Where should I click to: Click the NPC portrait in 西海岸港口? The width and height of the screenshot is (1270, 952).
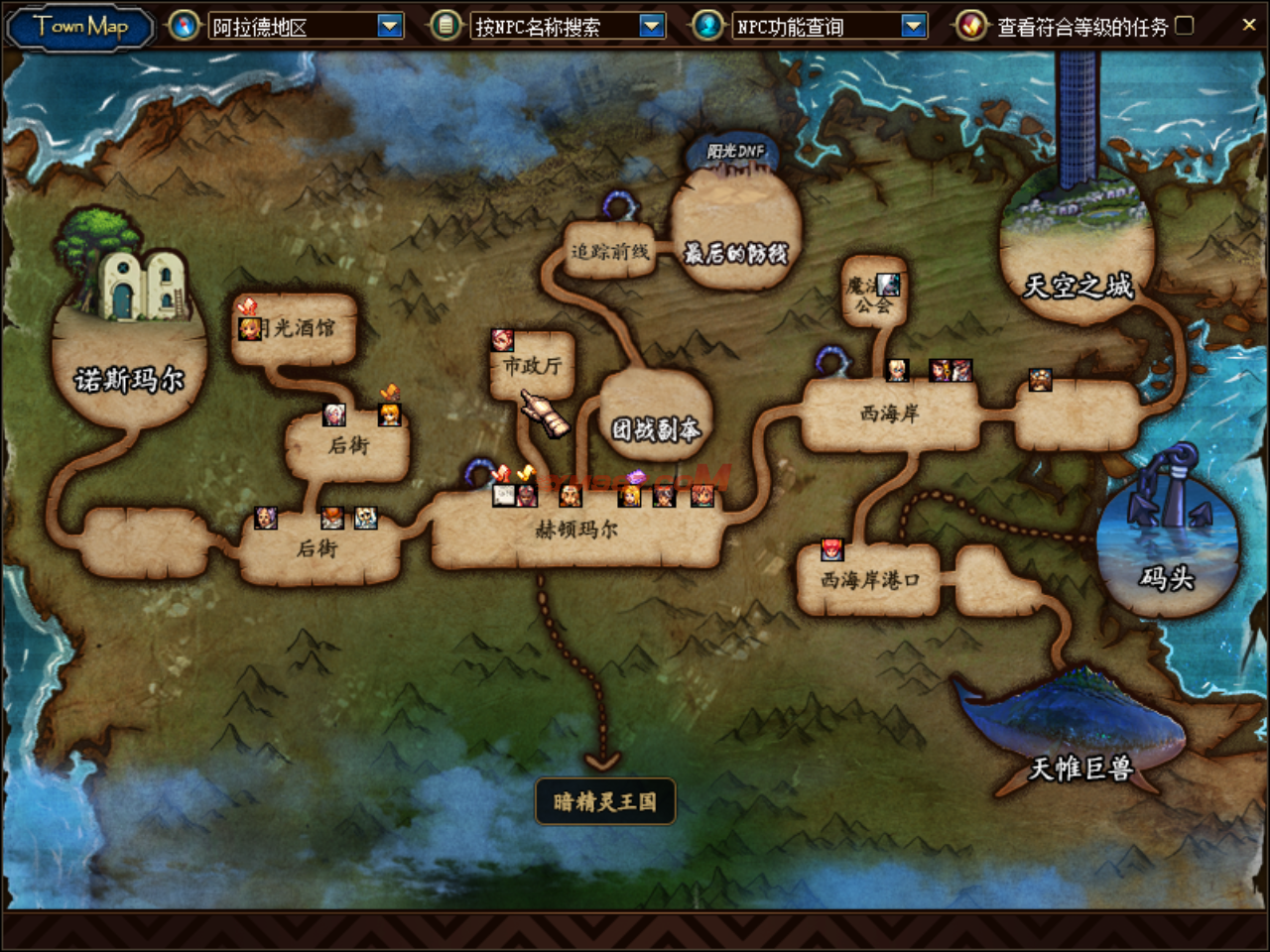pos(831,549)
